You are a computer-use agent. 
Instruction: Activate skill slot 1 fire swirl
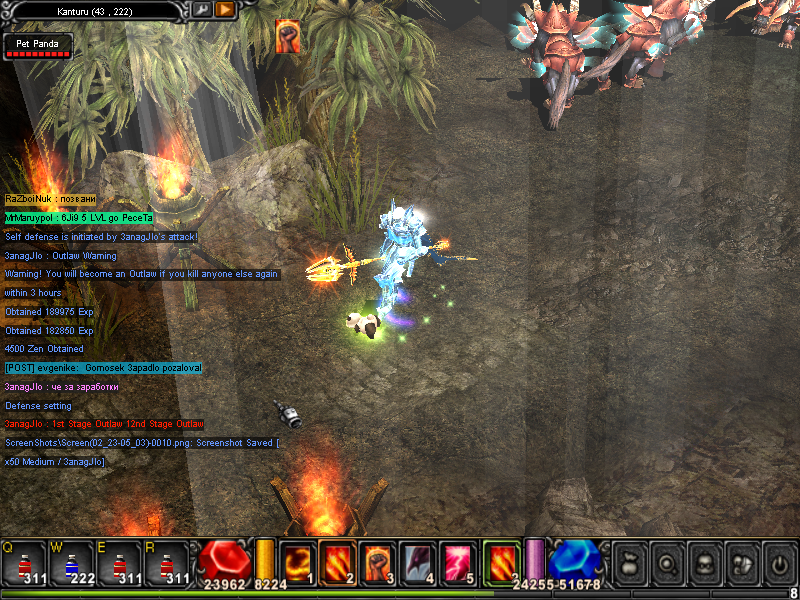pyautogui.click(x=298, y=561)
